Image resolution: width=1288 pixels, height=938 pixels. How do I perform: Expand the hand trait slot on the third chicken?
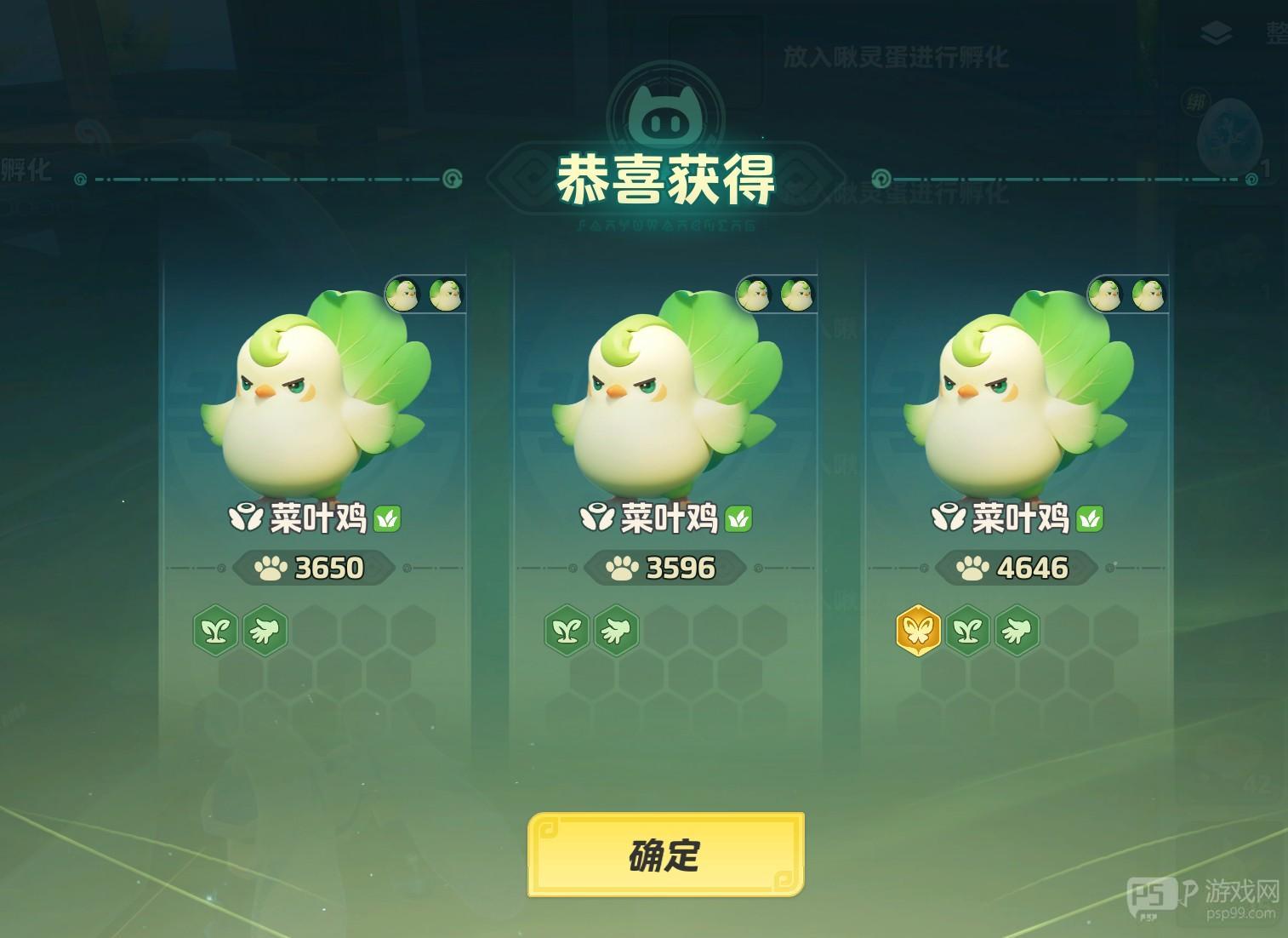click(1017, 631)
